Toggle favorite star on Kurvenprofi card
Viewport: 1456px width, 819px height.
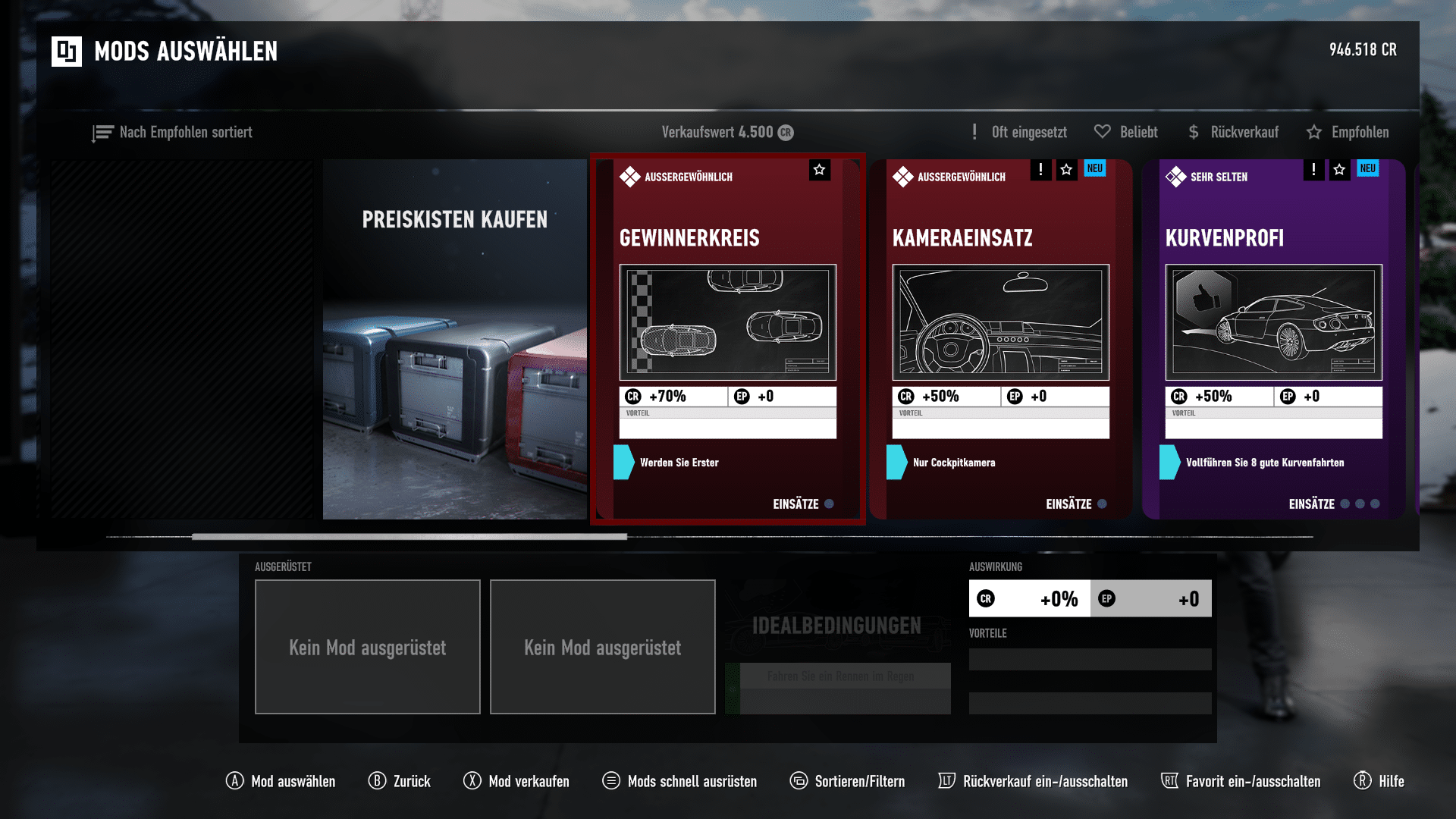[x=1339, y=170]
